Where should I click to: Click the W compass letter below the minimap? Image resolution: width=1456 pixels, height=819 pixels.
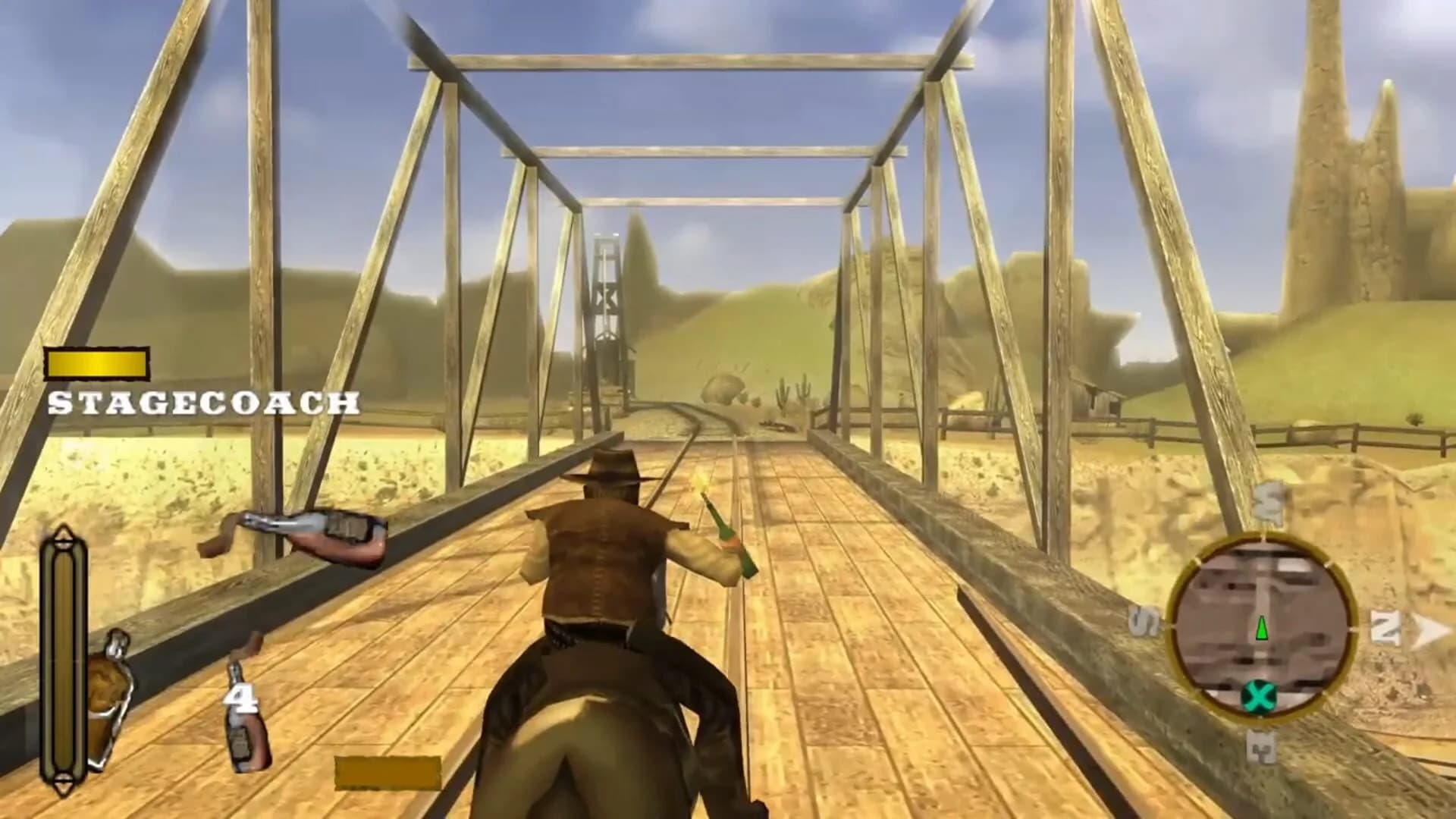coord(1263,751)
